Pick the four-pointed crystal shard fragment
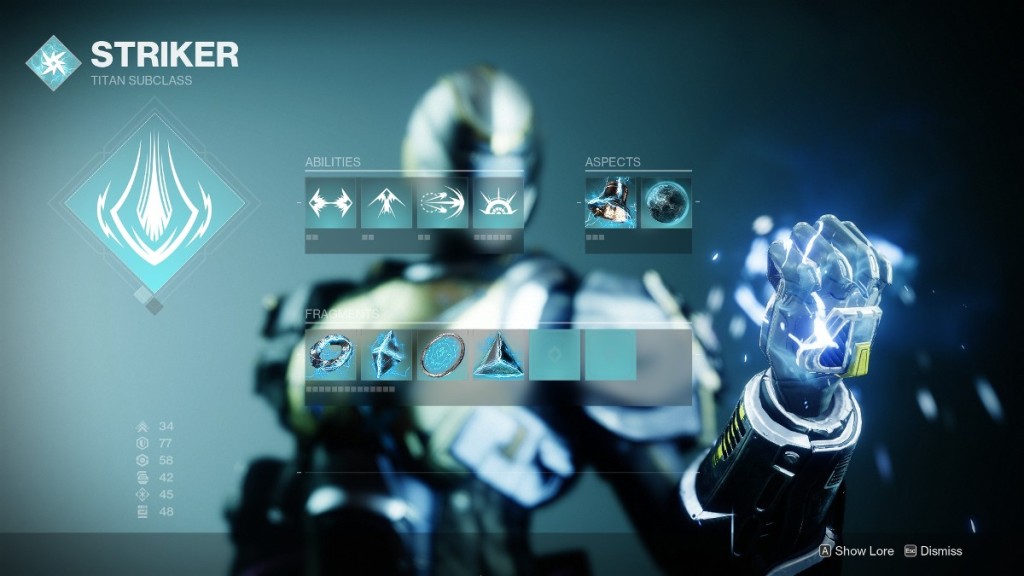The width and height of the screenshot is (1024, 576). click(x=387, y=355)
